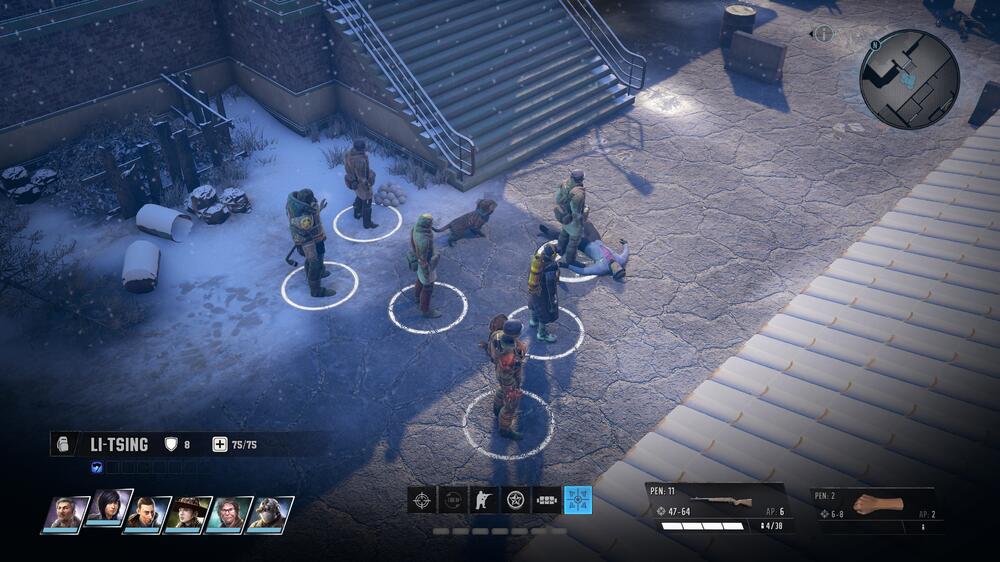
Task: Expand the info panel beside the minimap
Action: point(823,34)
